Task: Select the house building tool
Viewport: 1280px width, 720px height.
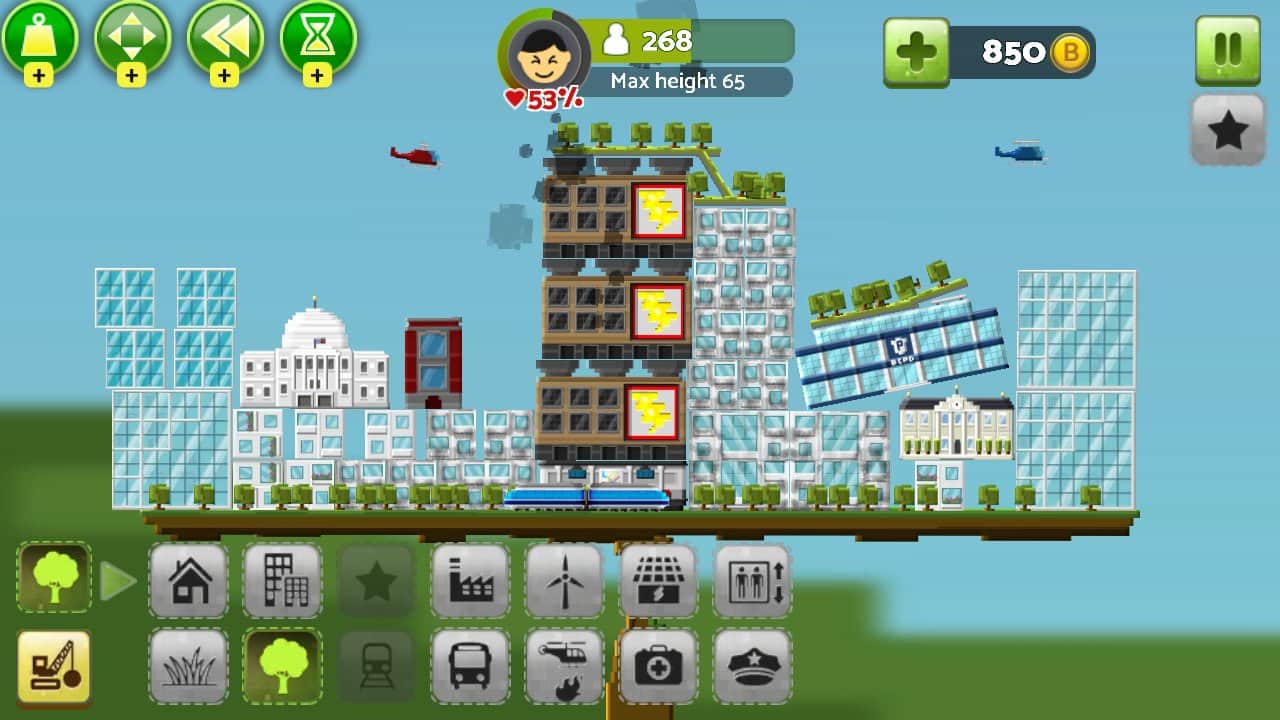Action: pyautogui.click(x=189, y=580)
